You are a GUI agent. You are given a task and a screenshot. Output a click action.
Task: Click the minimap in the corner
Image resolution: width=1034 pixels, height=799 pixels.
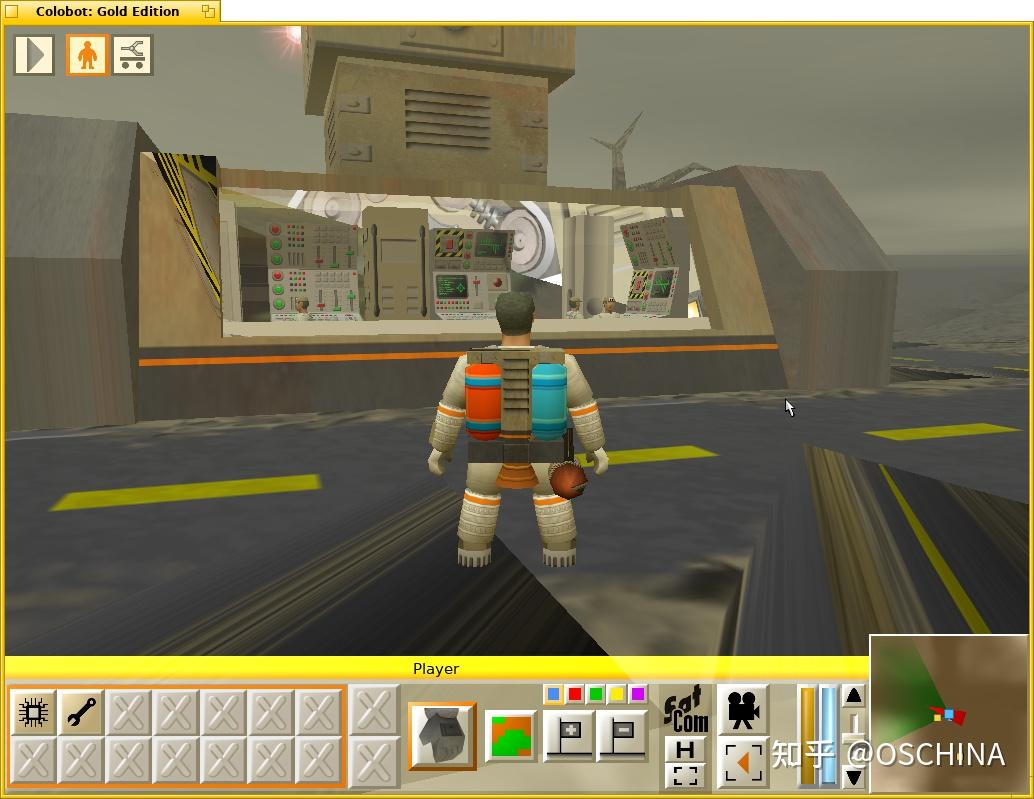tap(948, 712)
